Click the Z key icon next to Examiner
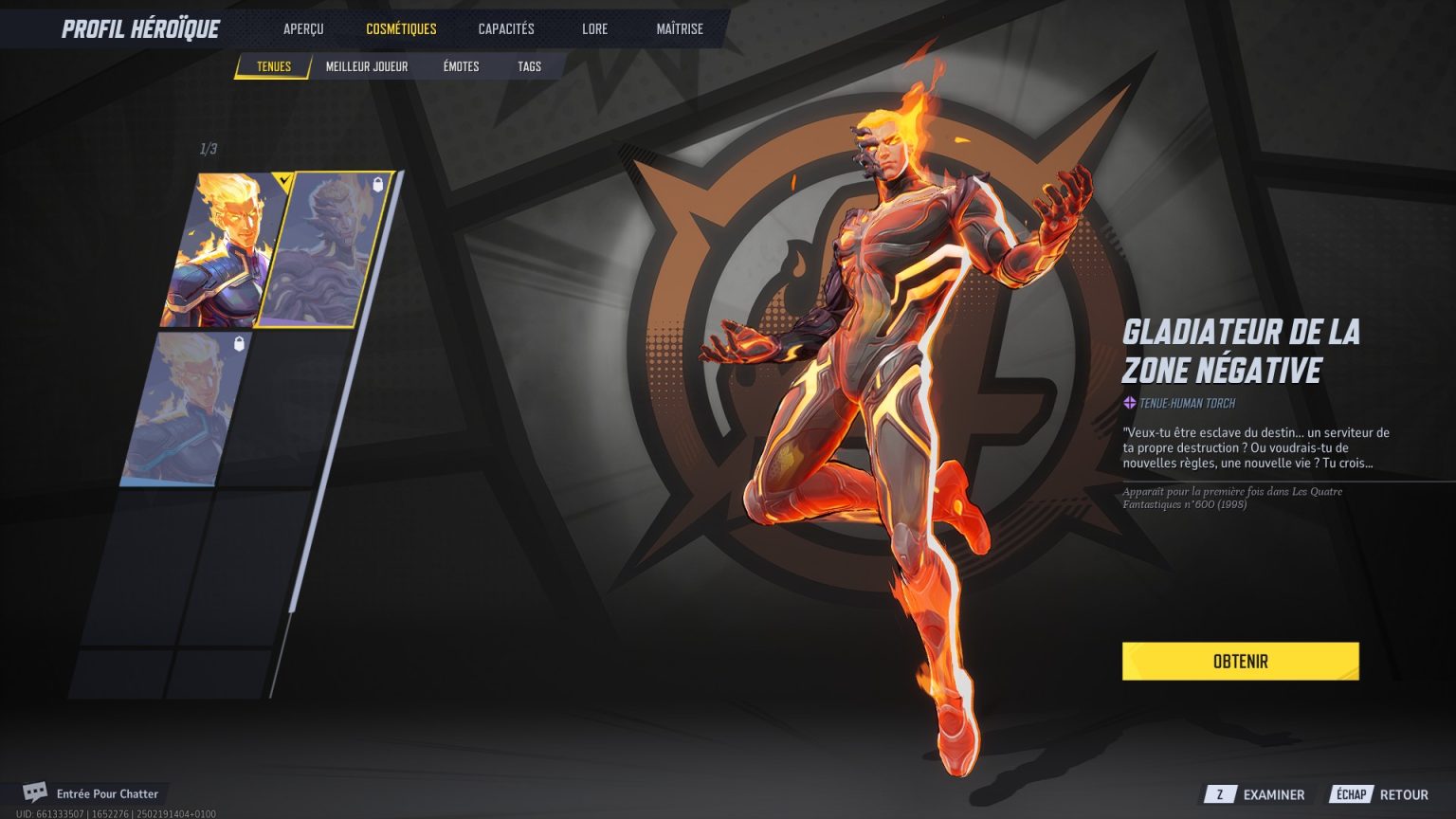1456x819 pixels. pos(1222,794)
